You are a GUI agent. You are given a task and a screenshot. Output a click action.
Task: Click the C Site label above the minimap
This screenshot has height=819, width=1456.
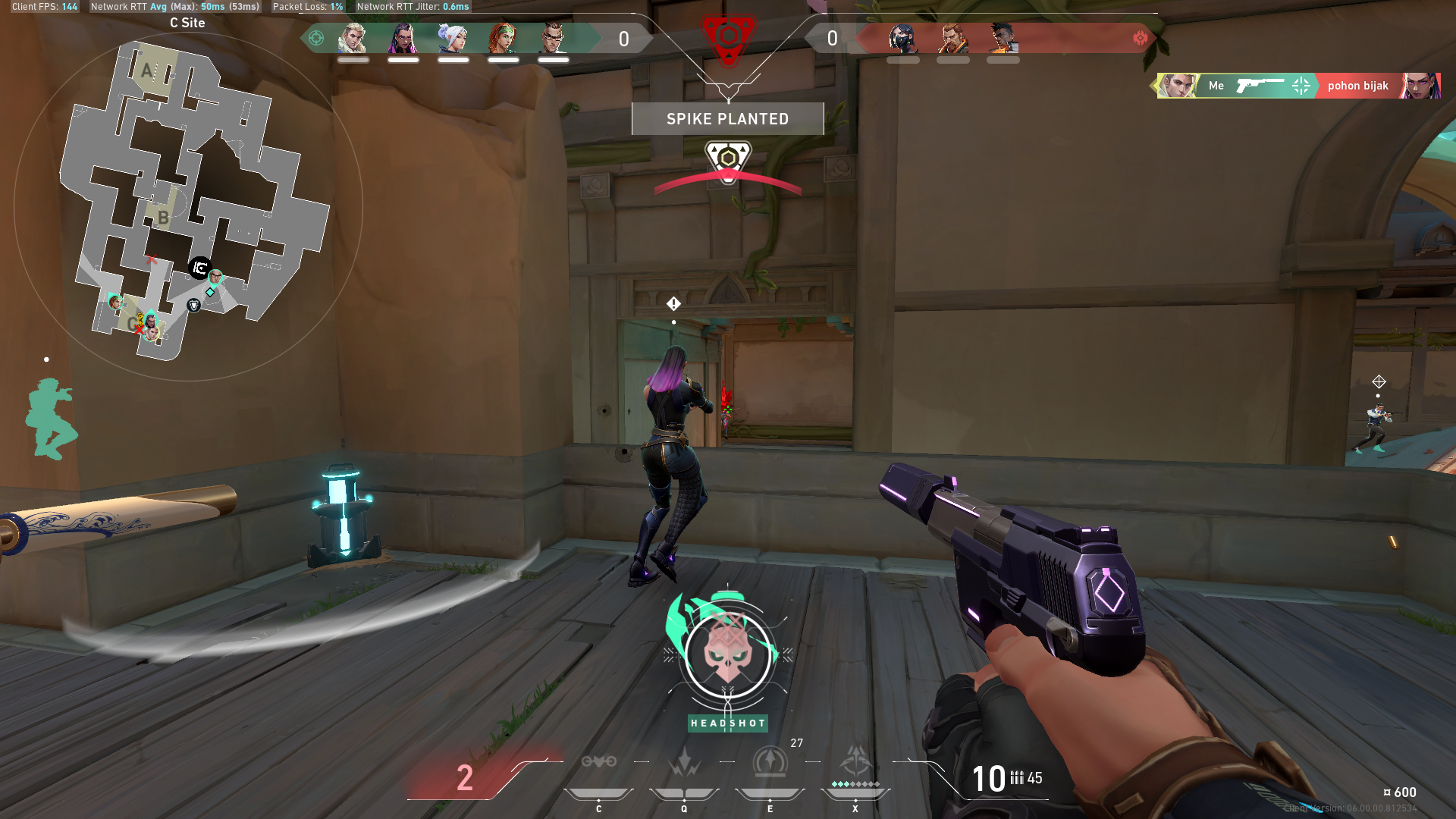(x=186, y=23)
